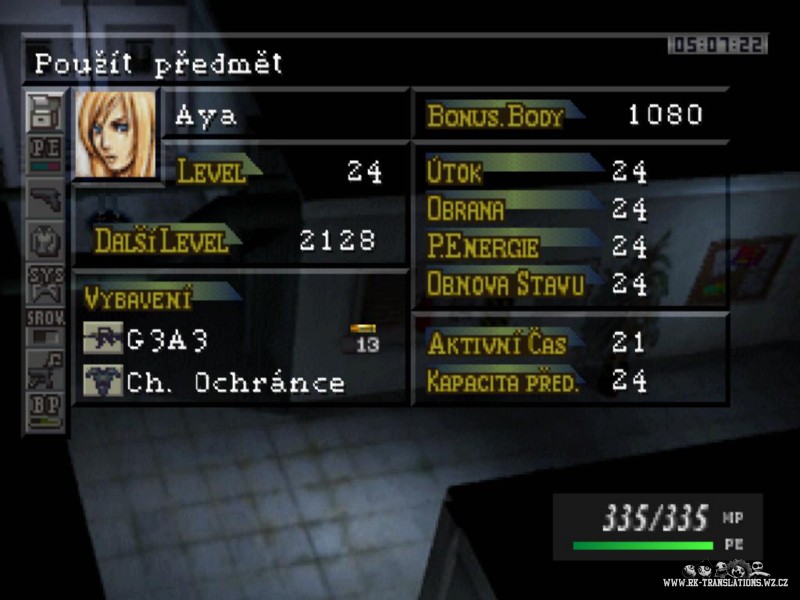The height and width of the screenshot is (600, 800).
Task: Open the BP bonus points menu
Action: point(46,411)
